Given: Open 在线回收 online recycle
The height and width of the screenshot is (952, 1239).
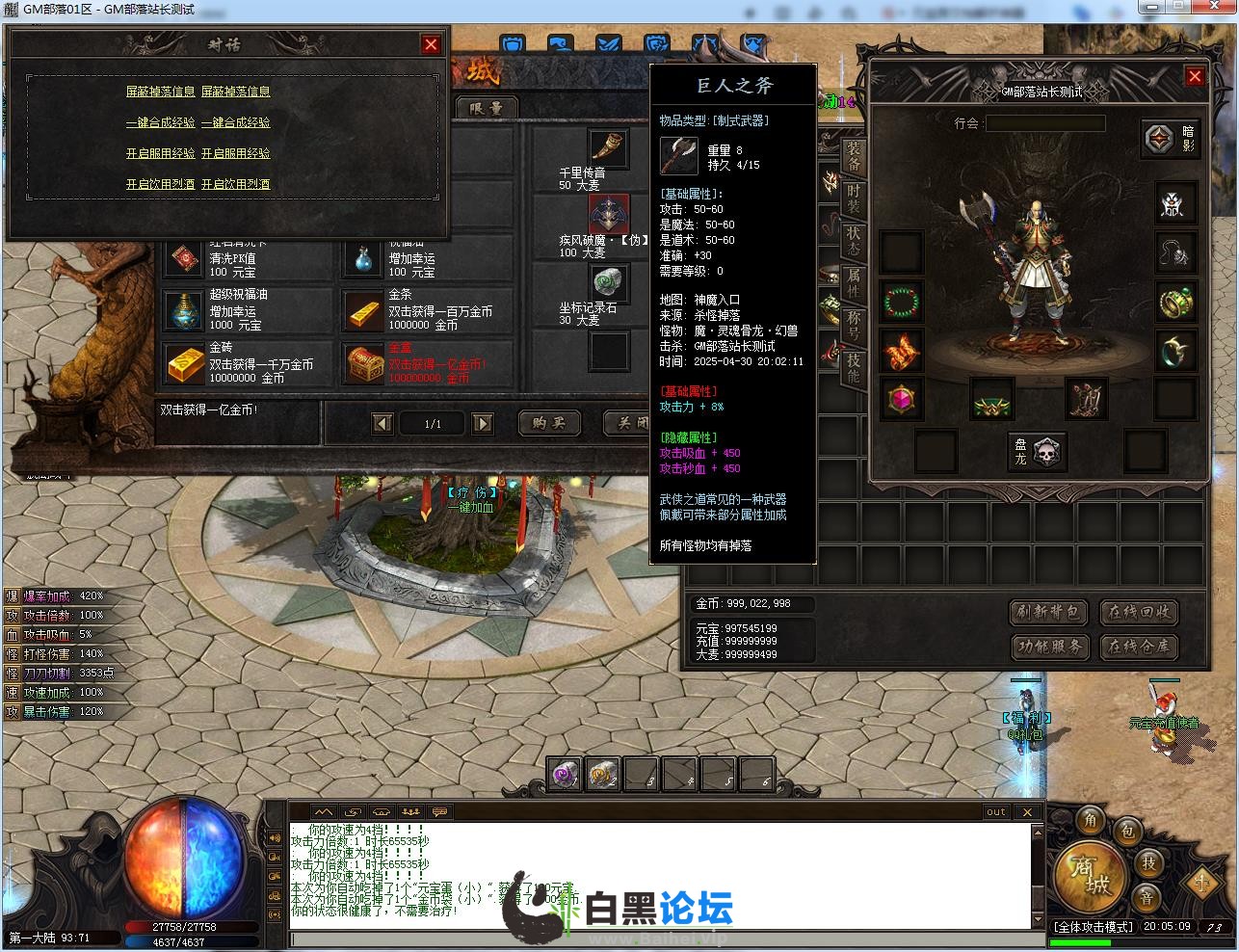Looking at the screenshot, I should (1139, 612).
